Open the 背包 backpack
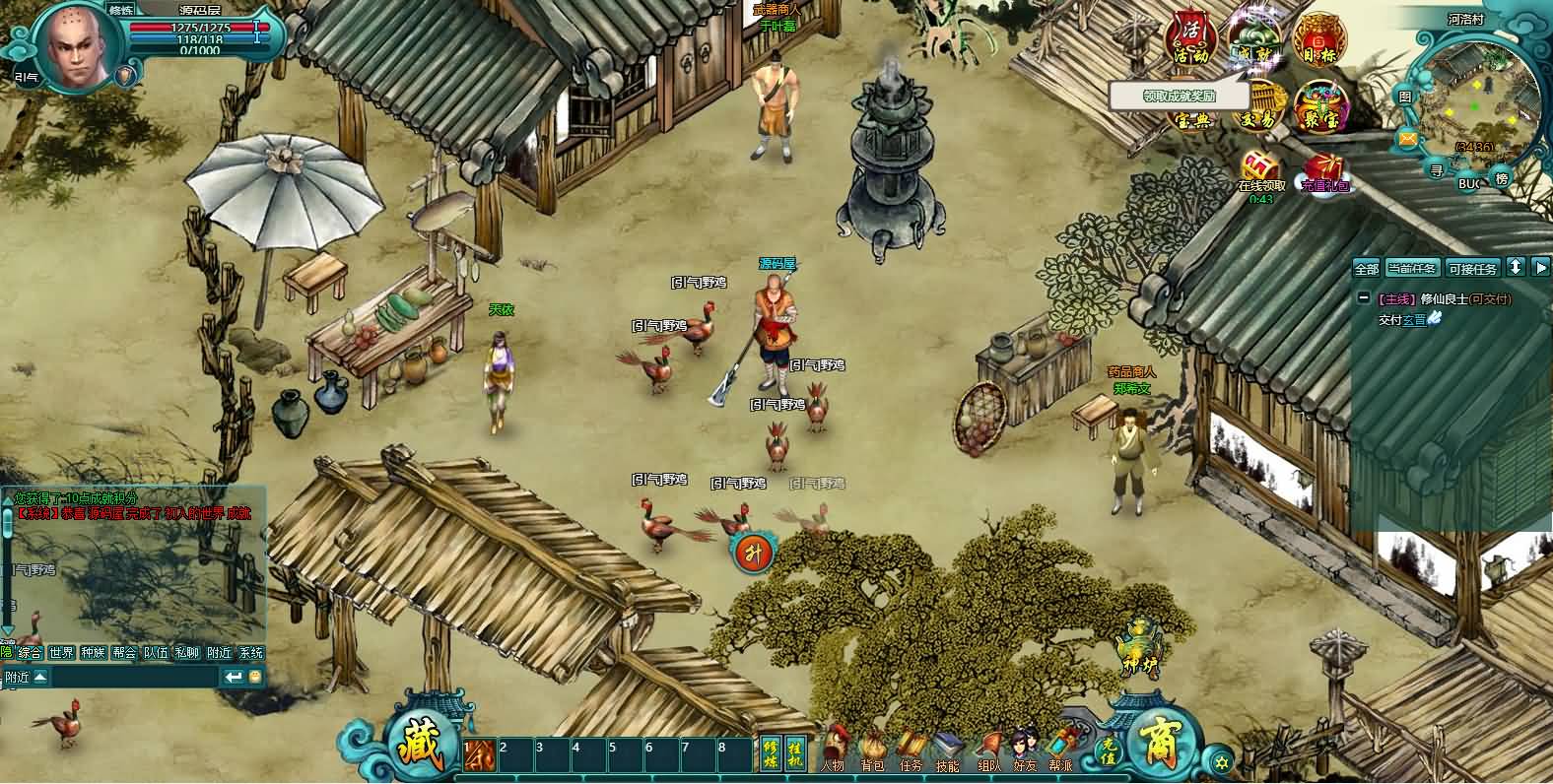 (x=872, y=752)
